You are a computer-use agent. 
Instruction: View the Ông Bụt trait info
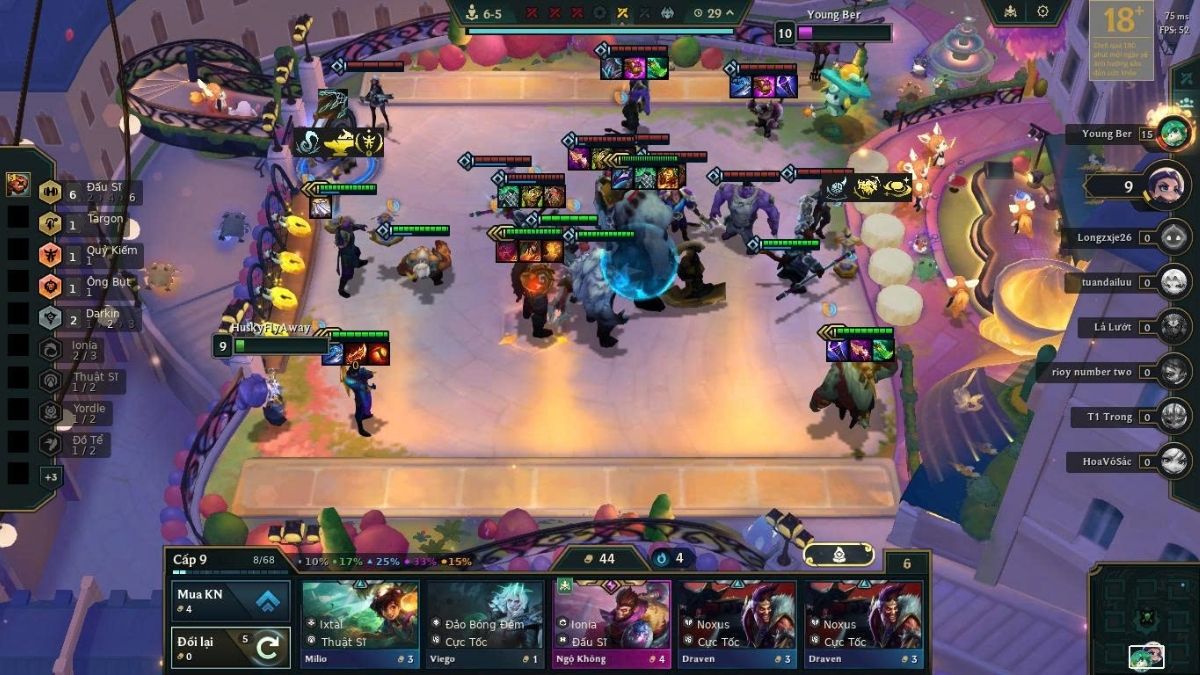tap(88, 286)
